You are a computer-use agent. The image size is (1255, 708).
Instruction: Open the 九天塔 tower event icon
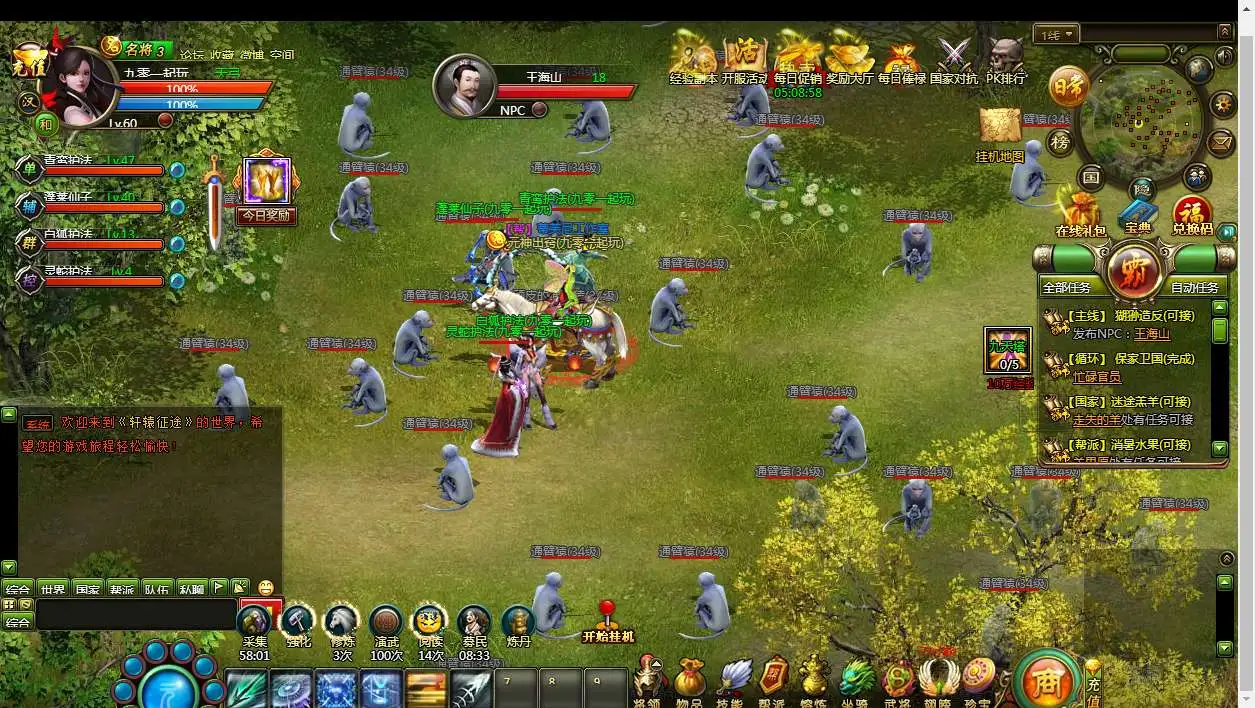click(1008, 352)
